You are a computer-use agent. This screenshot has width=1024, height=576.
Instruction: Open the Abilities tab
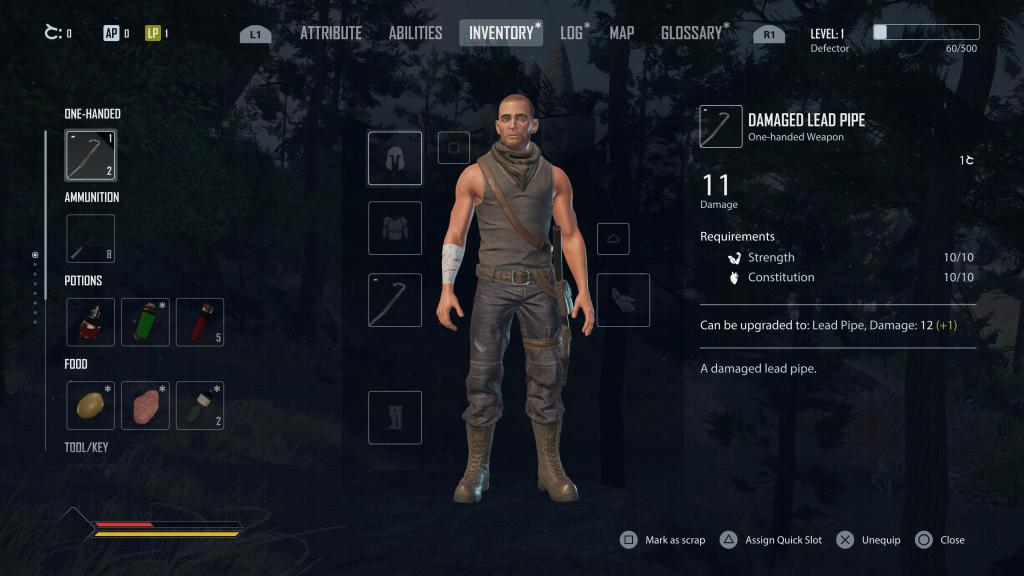(415, 33)
